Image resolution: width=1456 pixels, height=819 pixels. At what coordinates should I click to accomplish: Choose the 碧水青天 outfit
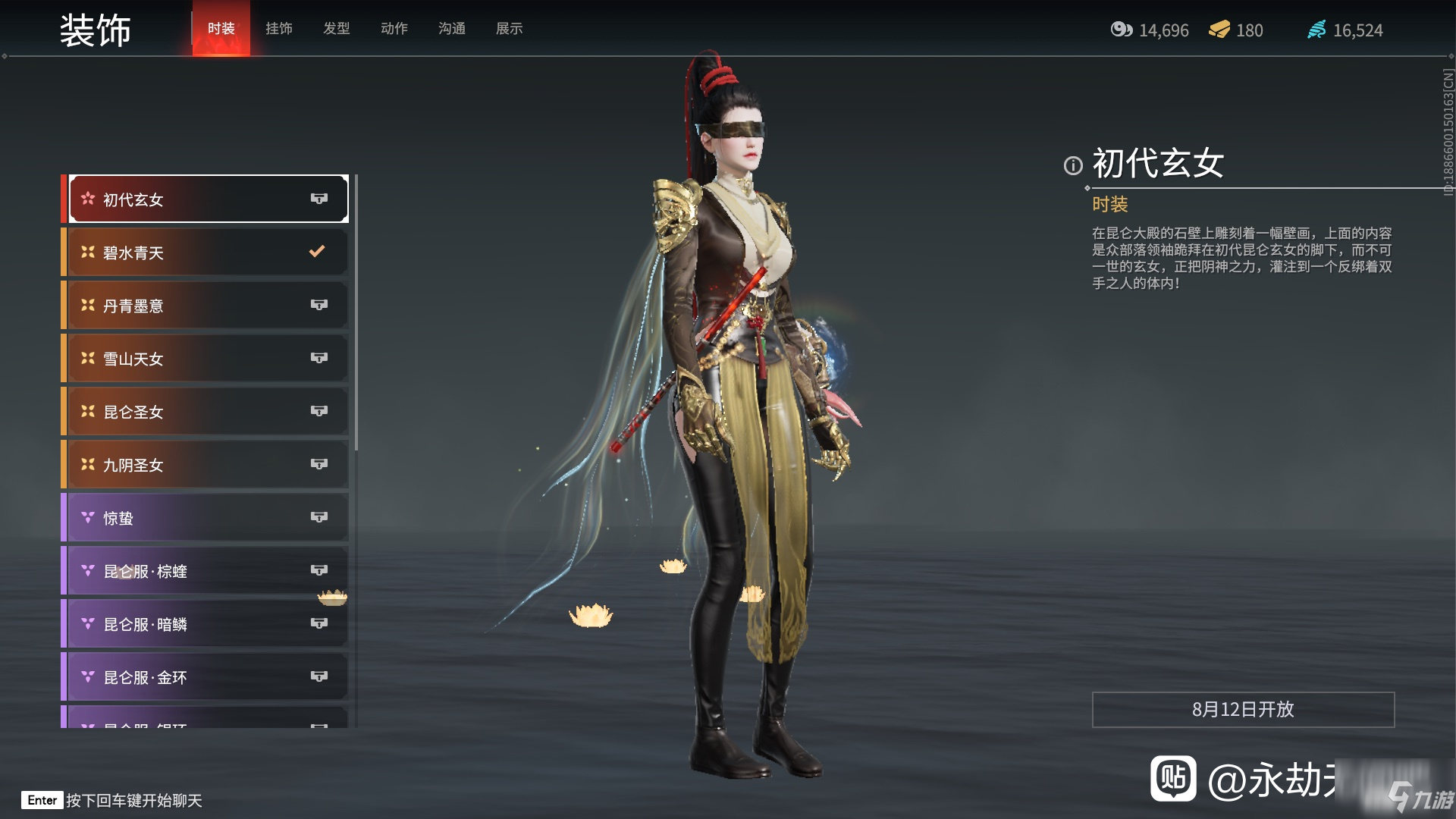point(207,253)
